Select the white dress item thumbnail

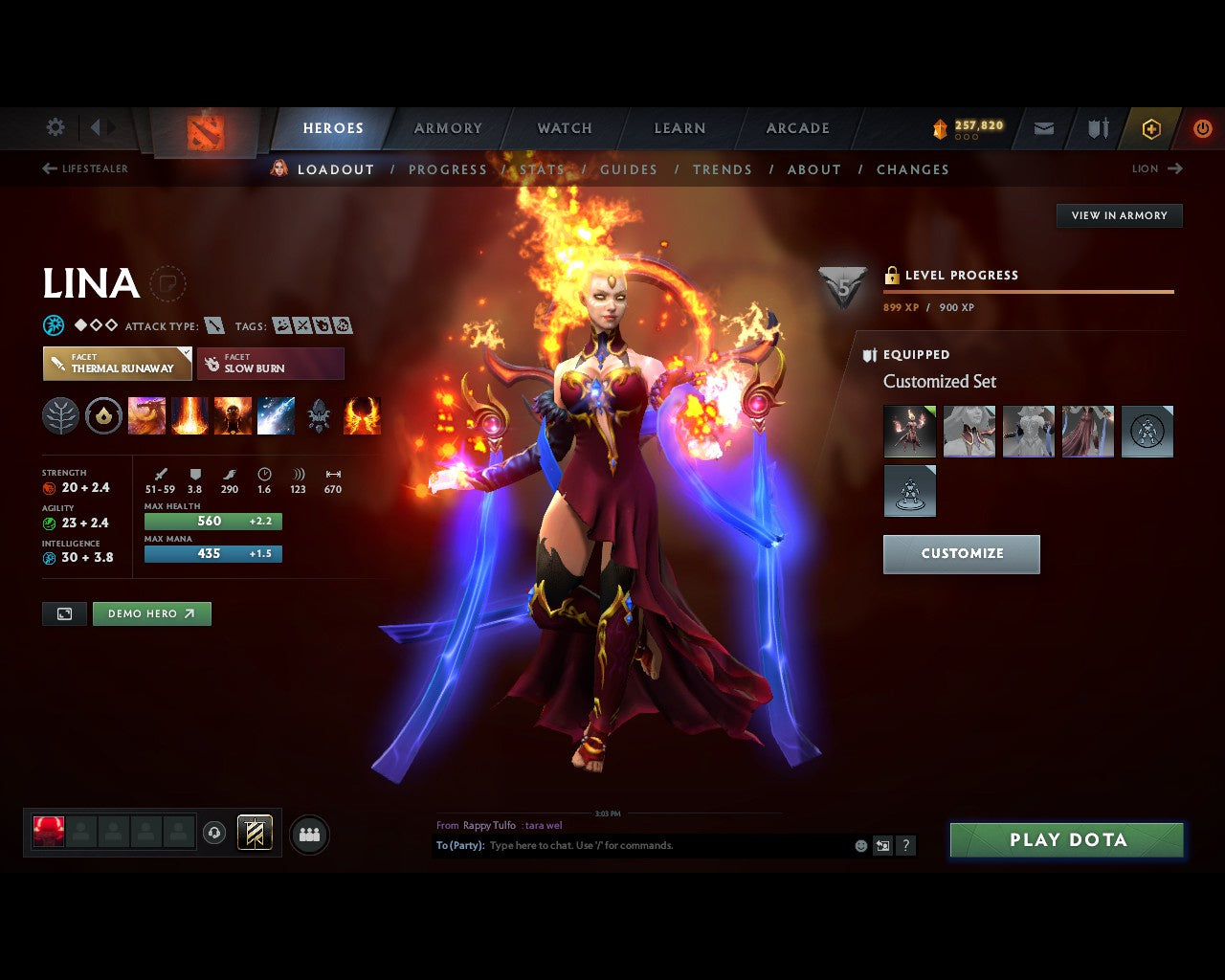coord(1028,431)
